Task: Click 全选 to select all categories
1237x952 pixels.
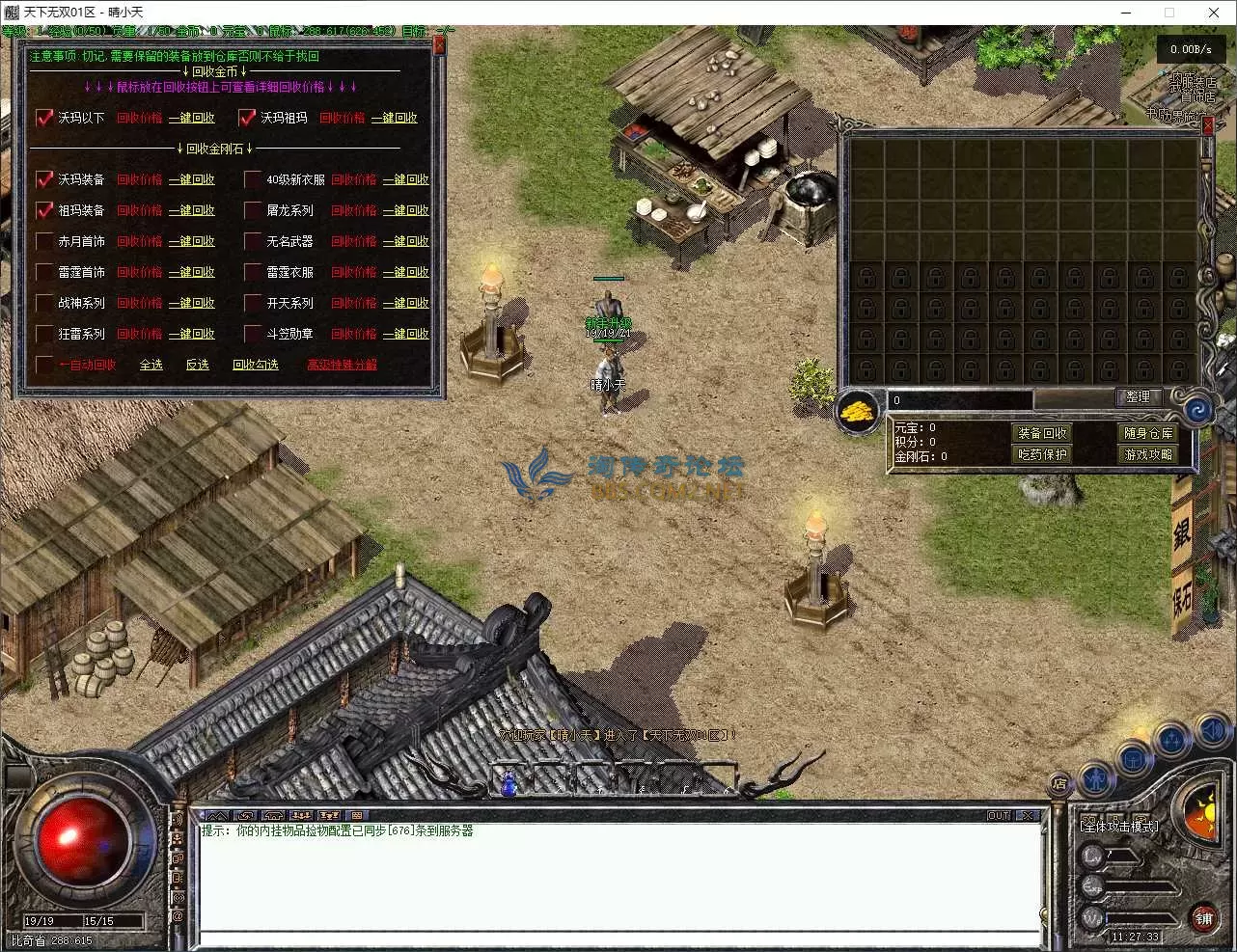Action: (x=151, y=365)
